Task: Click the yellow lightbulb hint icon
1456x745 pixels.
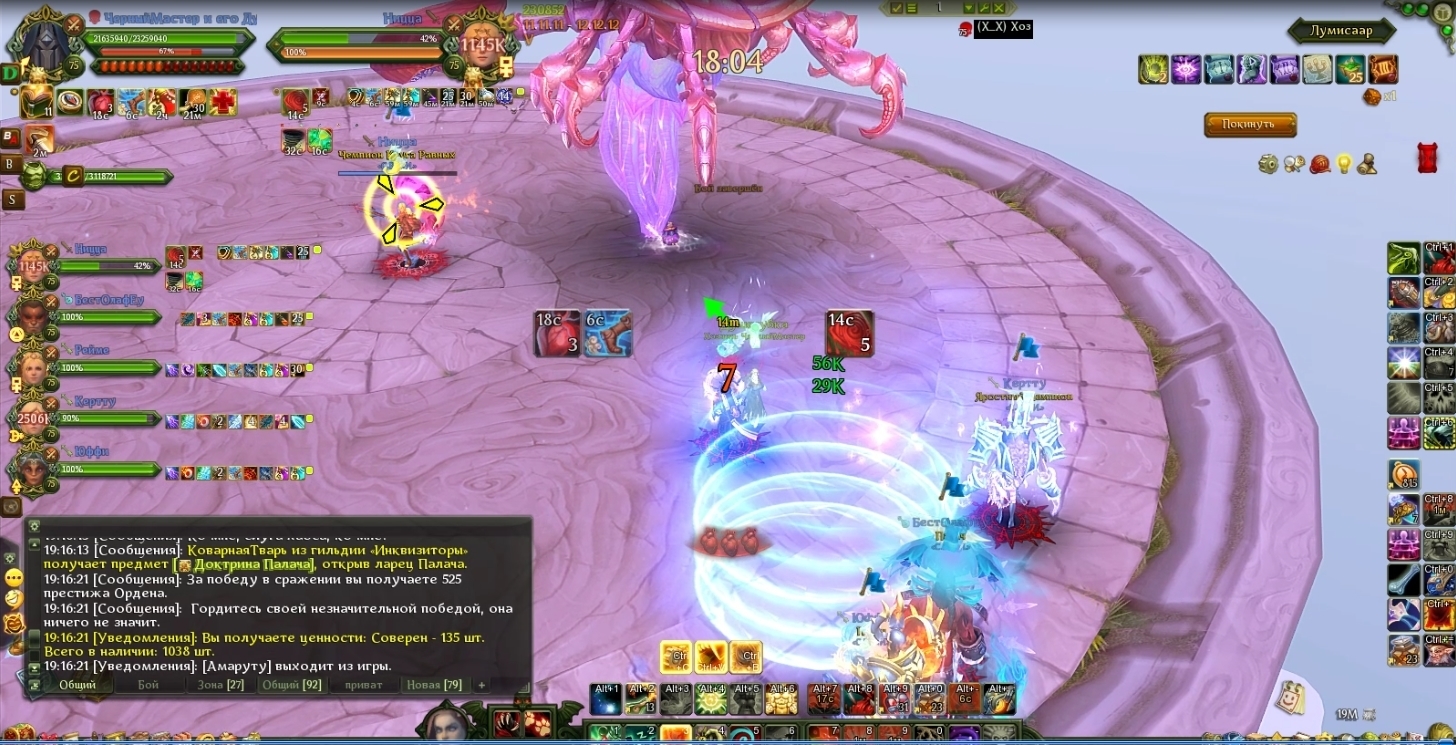Action: coord(1344,163)
